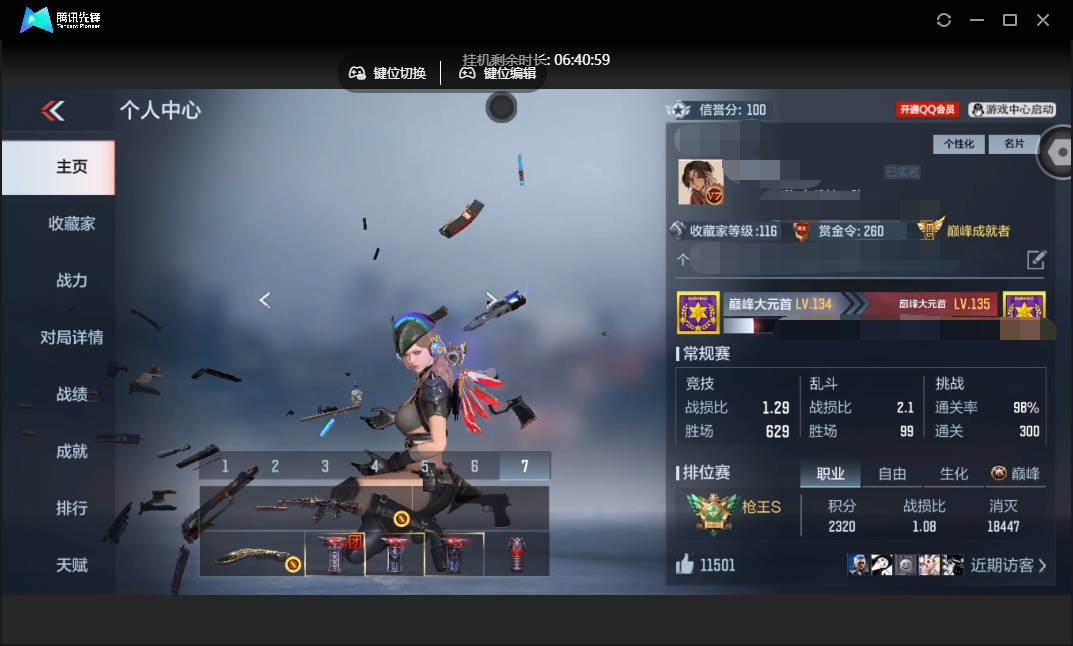Choose loadout slot number 6
The height and width of the screenshot is (646, 1073).
coord(475,466)
